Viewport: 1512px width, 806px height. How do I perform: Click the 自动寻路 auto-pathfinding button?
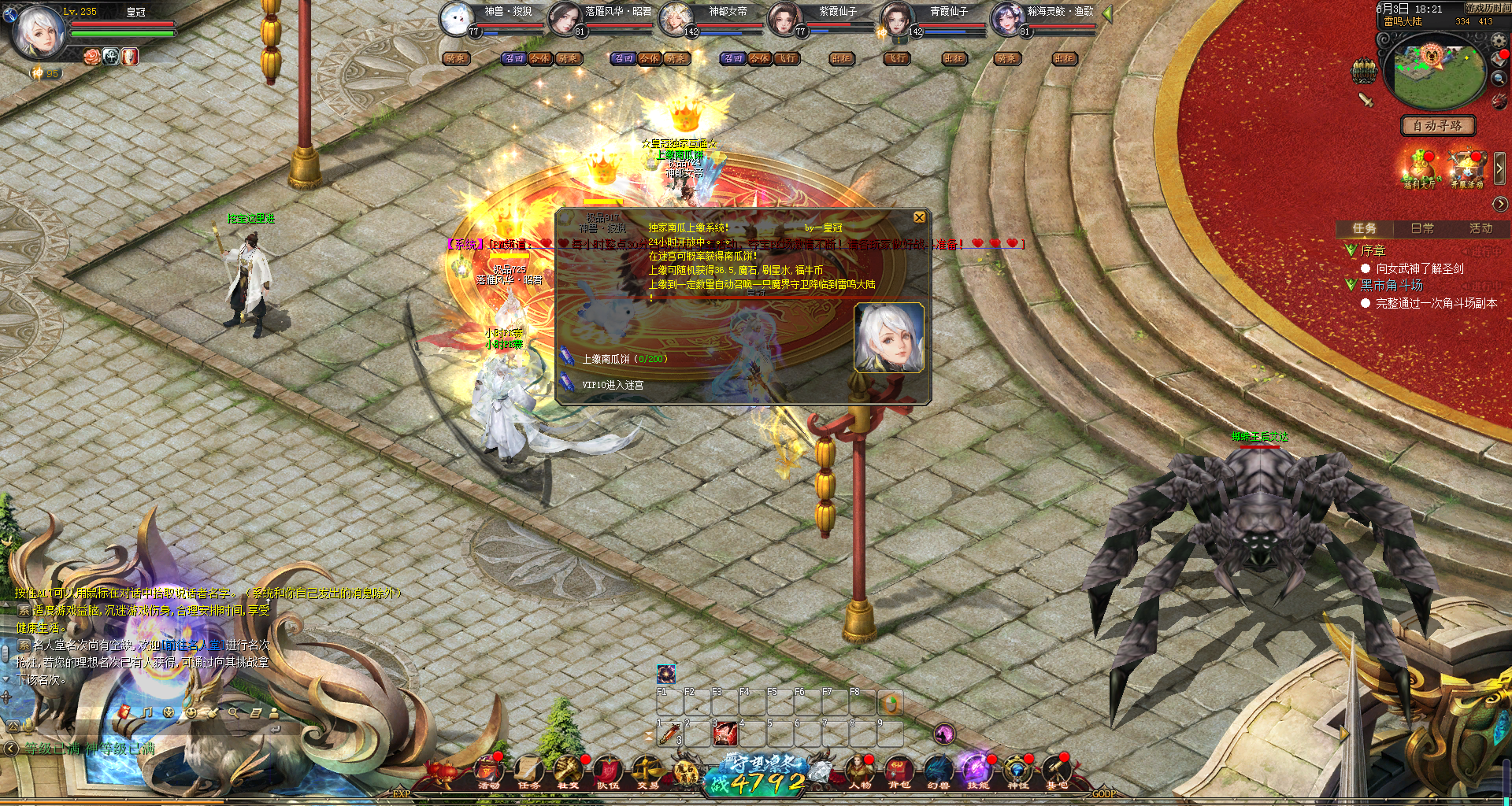click(x=1438, y=126)
